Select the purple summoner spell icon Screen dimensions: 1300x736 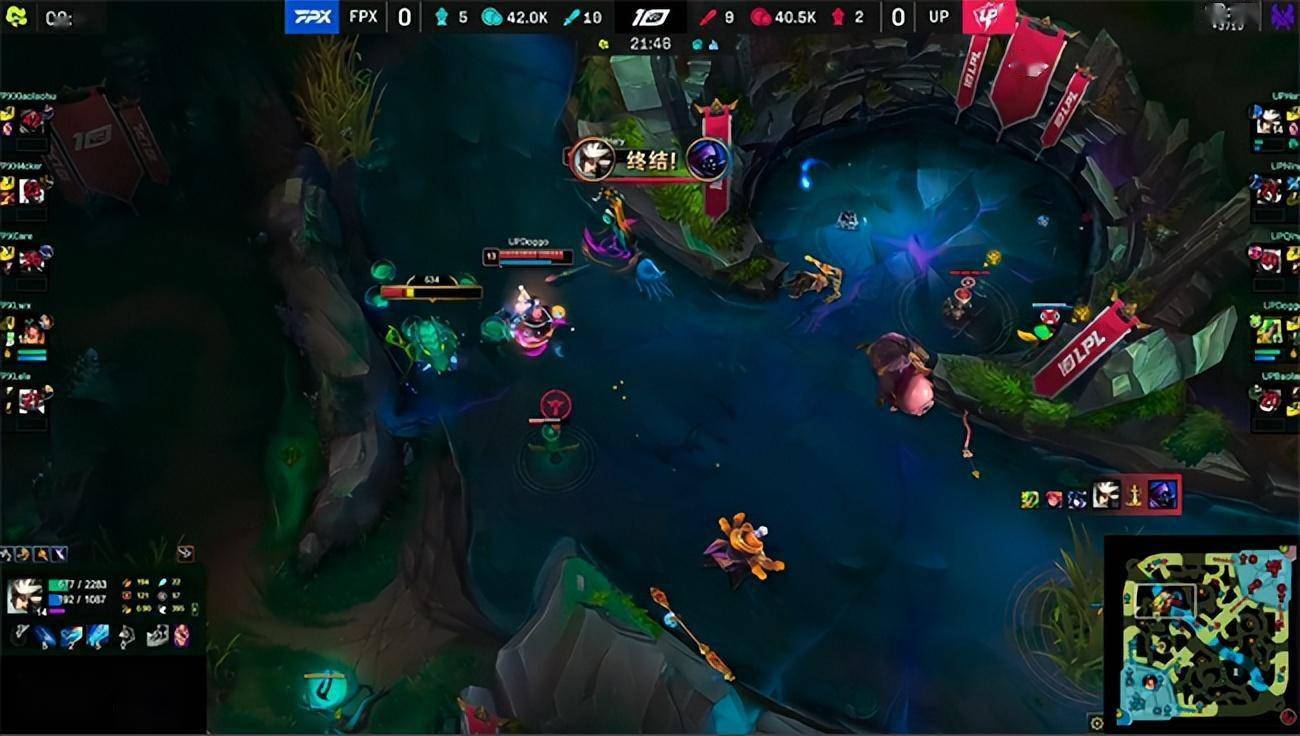pos(181,636)
